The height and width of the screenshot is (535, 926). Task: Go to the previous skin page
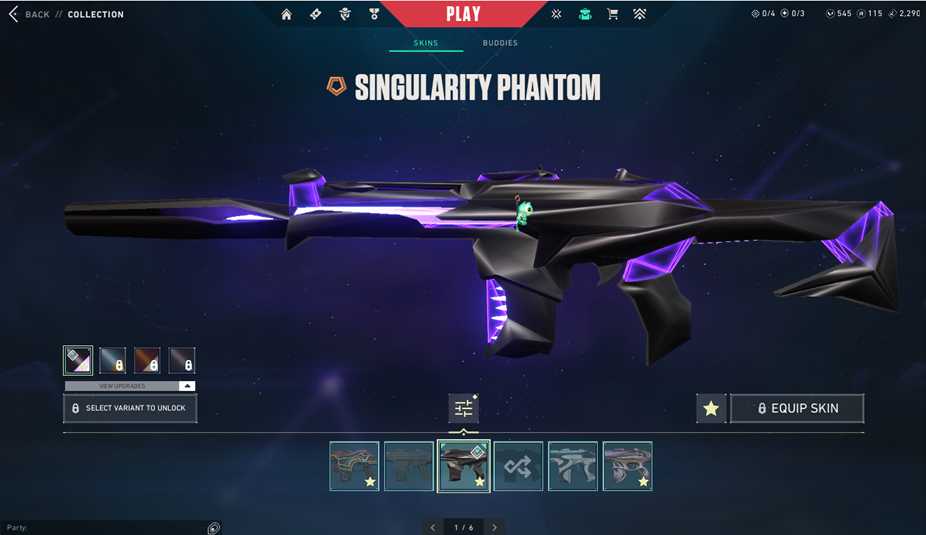coord(433,527)
